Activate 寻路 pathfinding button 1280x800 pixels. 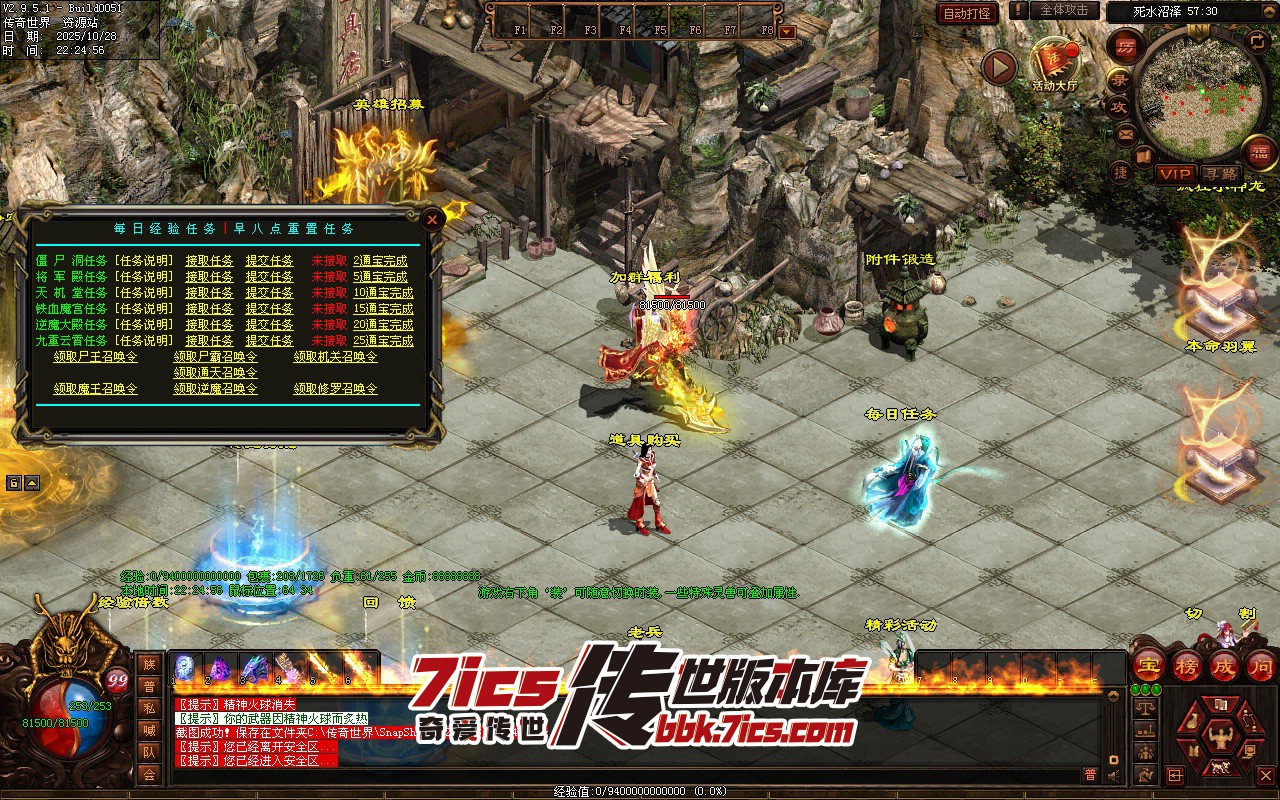[1218, 173]
